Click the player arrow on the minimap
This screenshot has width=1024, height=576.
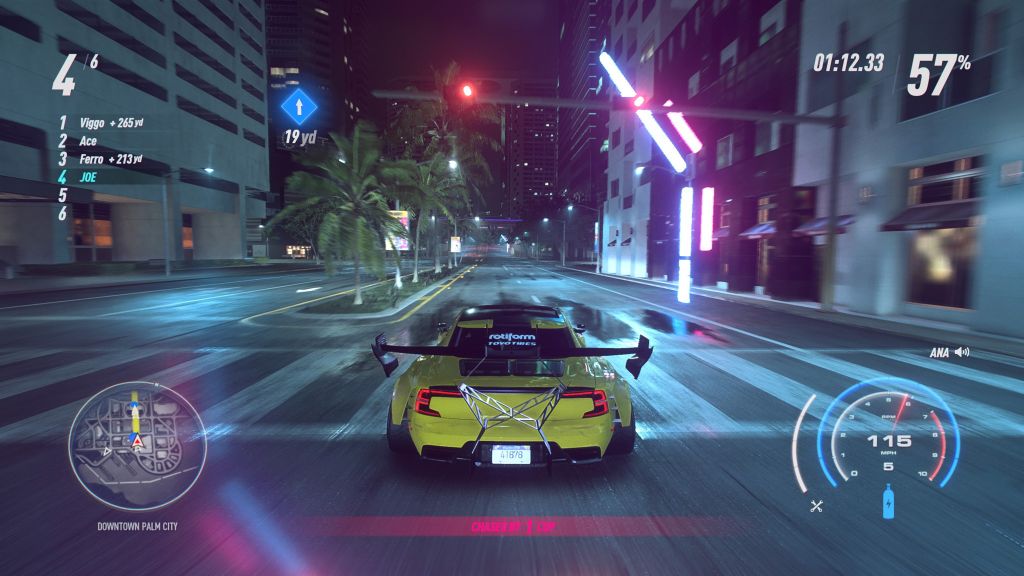click(137, 439)
